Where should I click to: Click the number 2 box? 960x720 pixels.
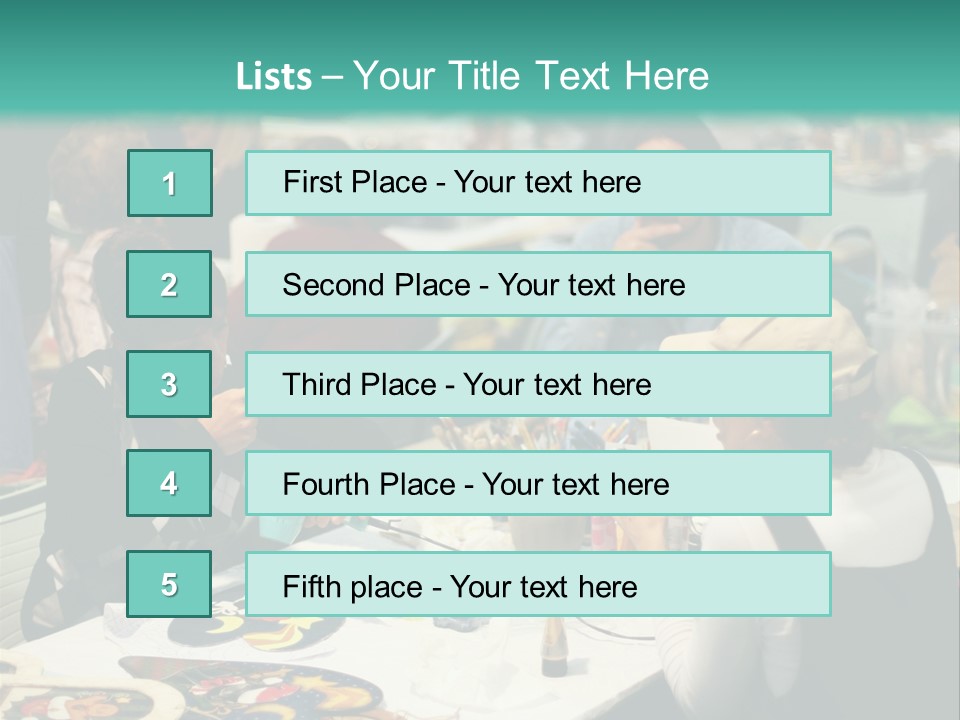pos(169,284)
